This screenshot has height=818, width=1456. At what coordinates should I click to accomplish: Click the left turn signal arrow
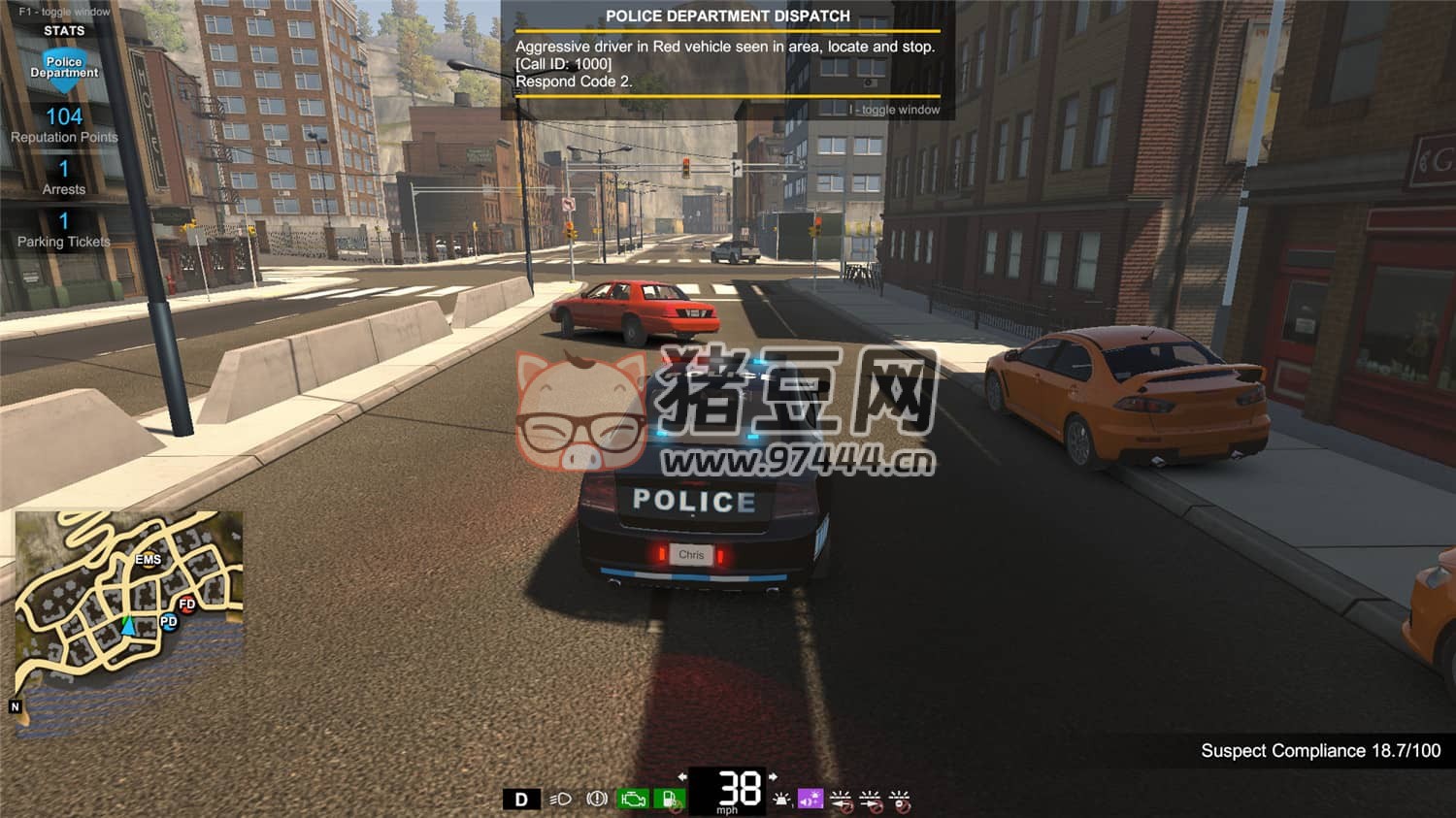coord(682,777)
